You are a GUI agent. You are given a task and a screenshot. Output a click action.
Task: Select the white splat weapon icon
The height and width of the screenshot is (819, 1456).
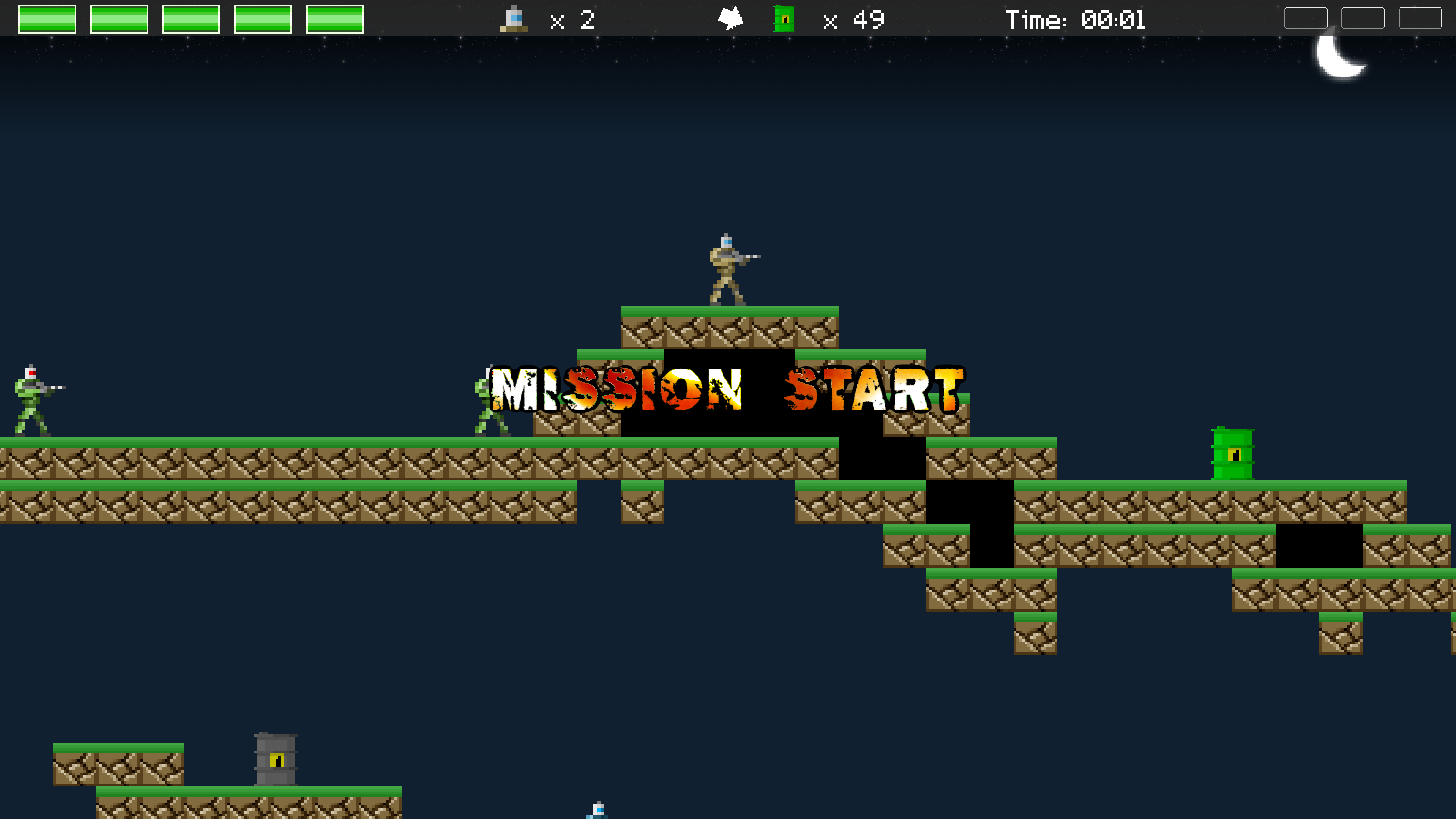(x=731, y=18)
